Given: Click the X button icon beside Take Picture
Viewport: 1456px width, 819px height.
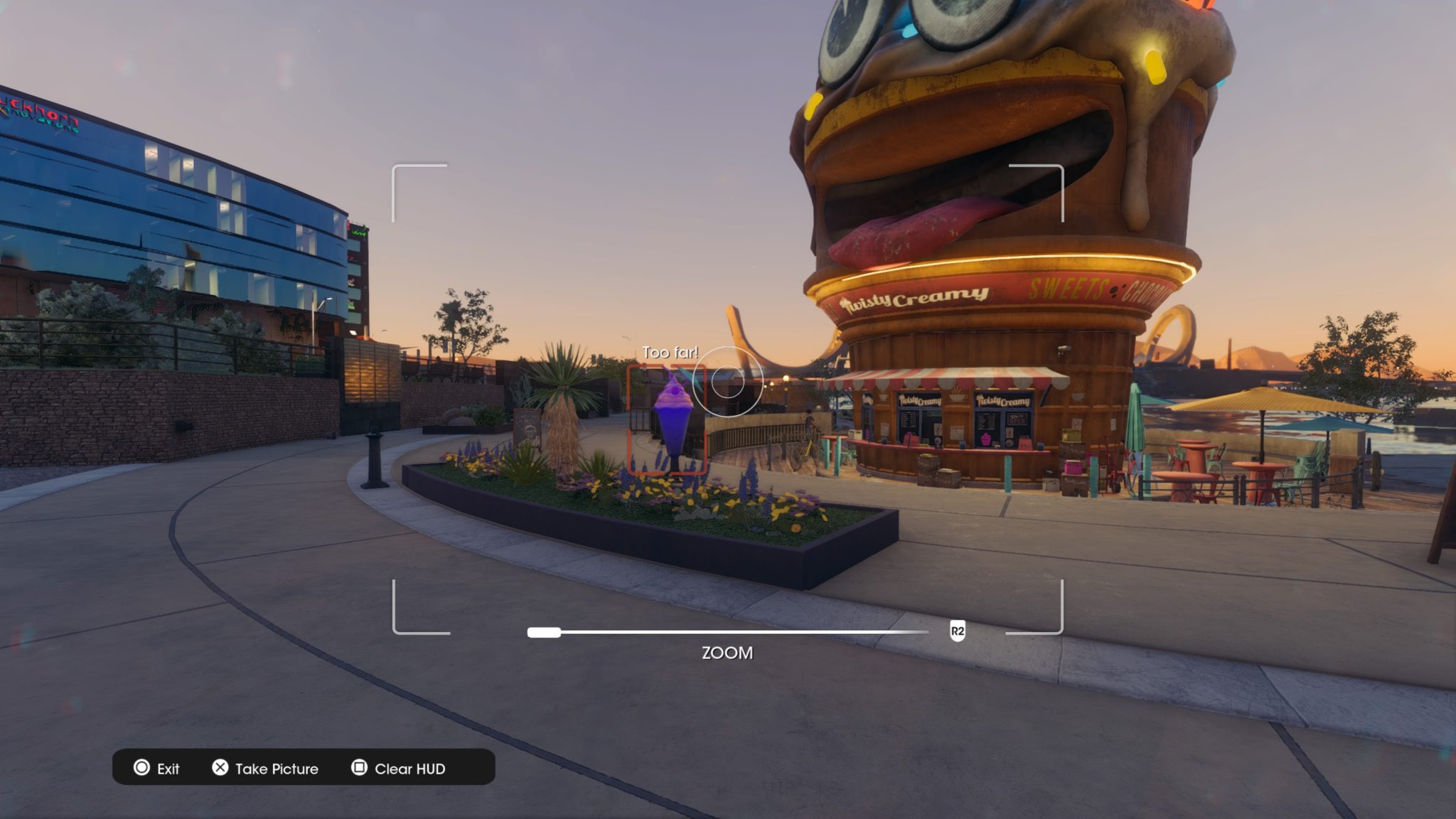Looking at the screenshot, I should (220, 769).
